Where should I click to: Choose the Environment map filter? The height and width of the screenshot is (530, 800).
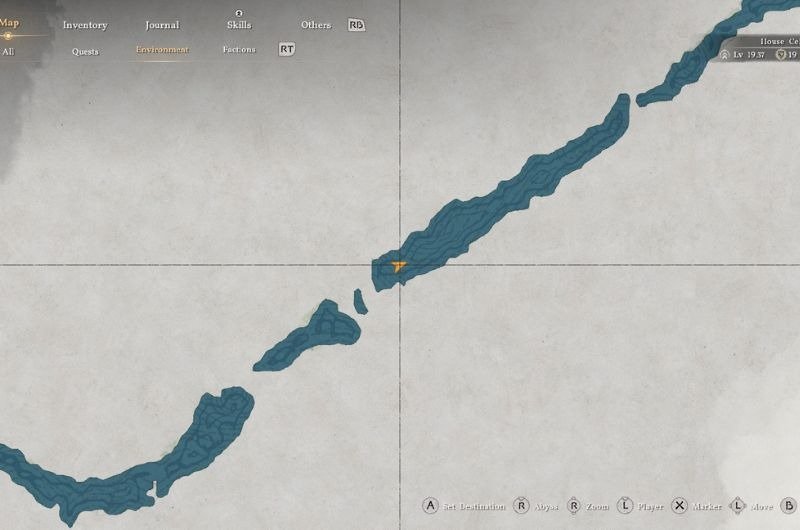click(x=162, y=50)
